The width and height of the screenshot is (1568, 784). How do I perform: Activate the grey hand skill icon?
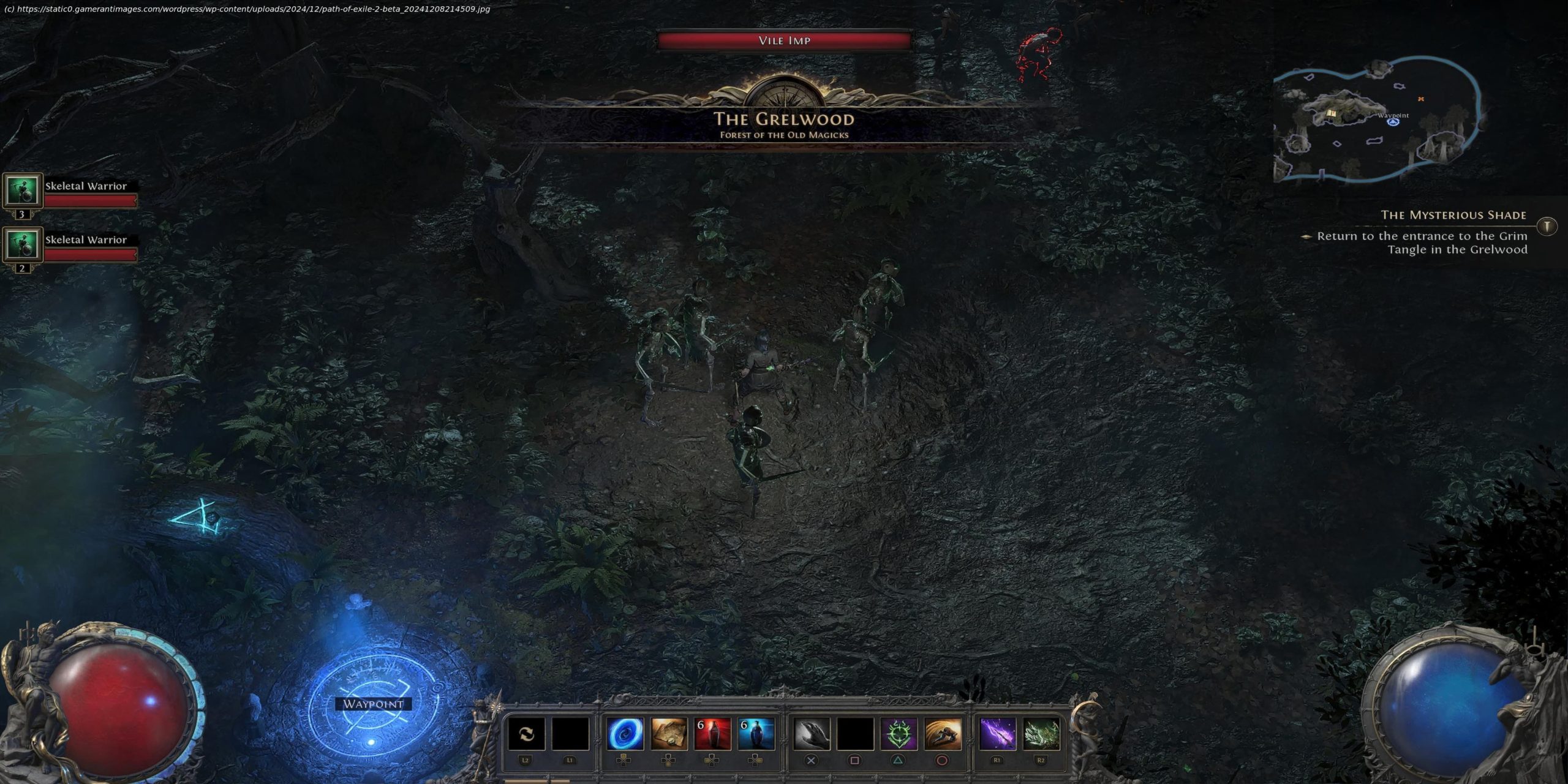pos(812,734)
